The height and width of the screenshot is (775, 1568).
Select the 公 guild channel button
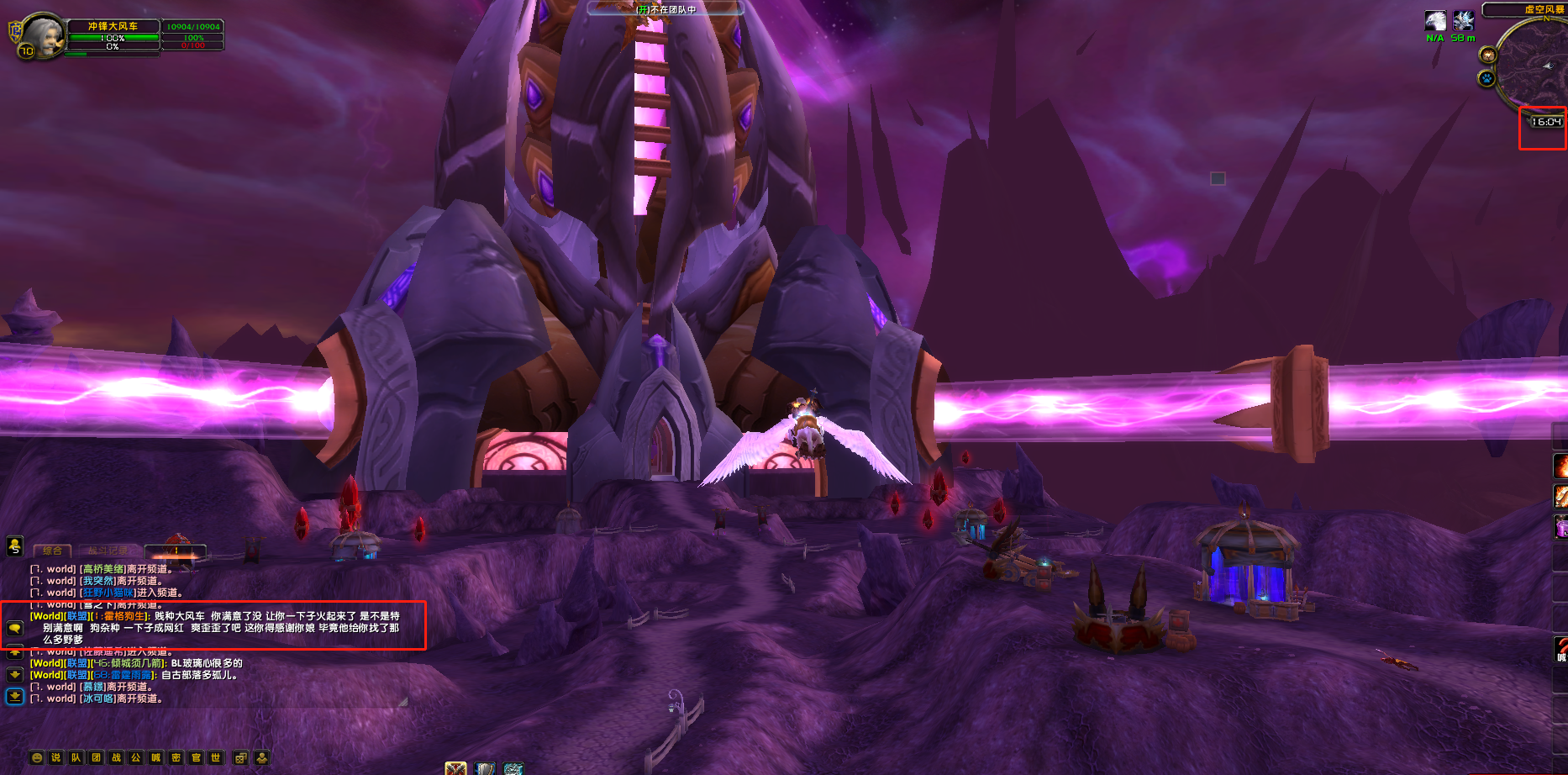point(136,757)
